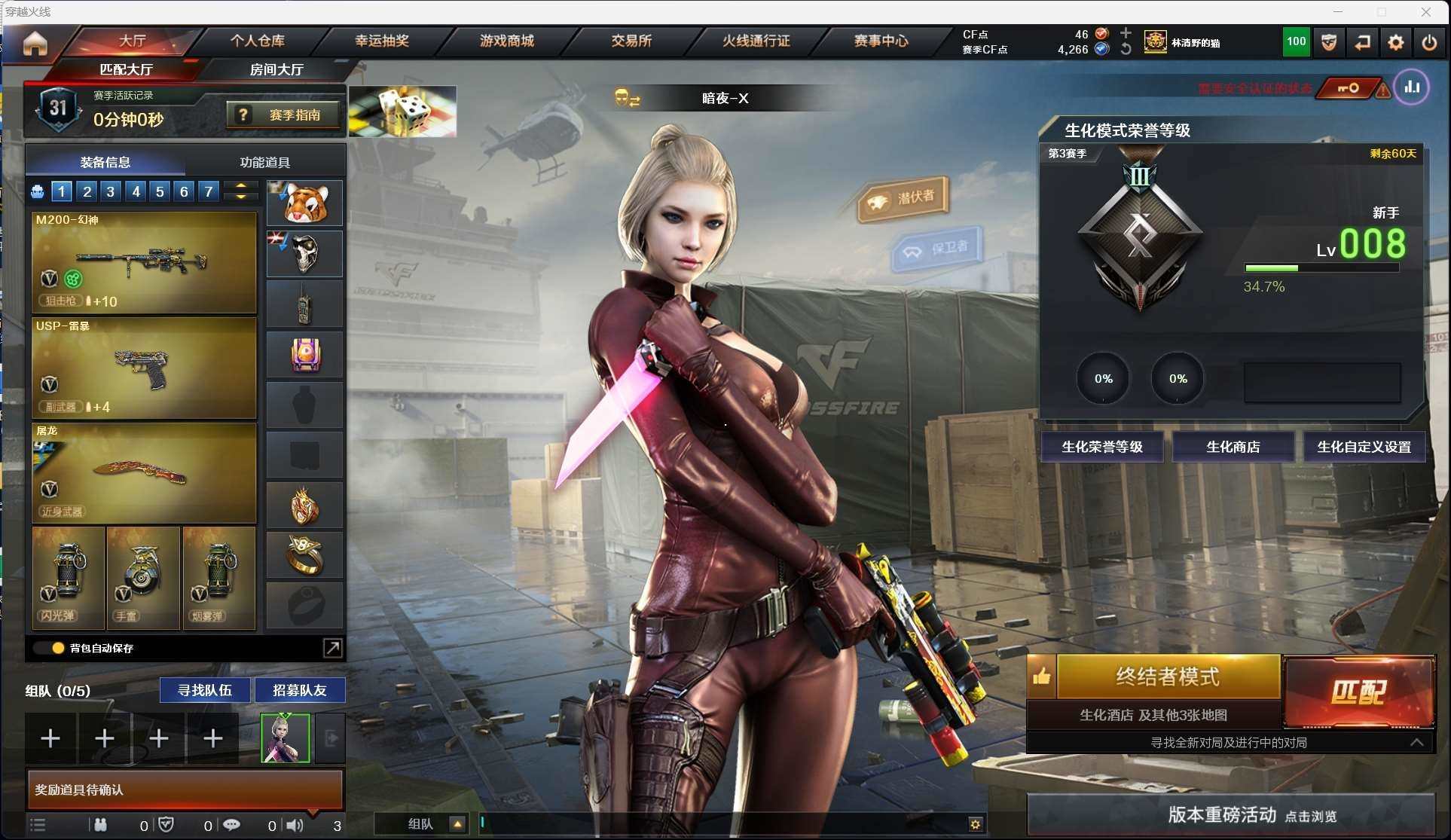Open the 赛季指南 season guide
This screenshot has height=840, width=1451.
pos(283,115)
